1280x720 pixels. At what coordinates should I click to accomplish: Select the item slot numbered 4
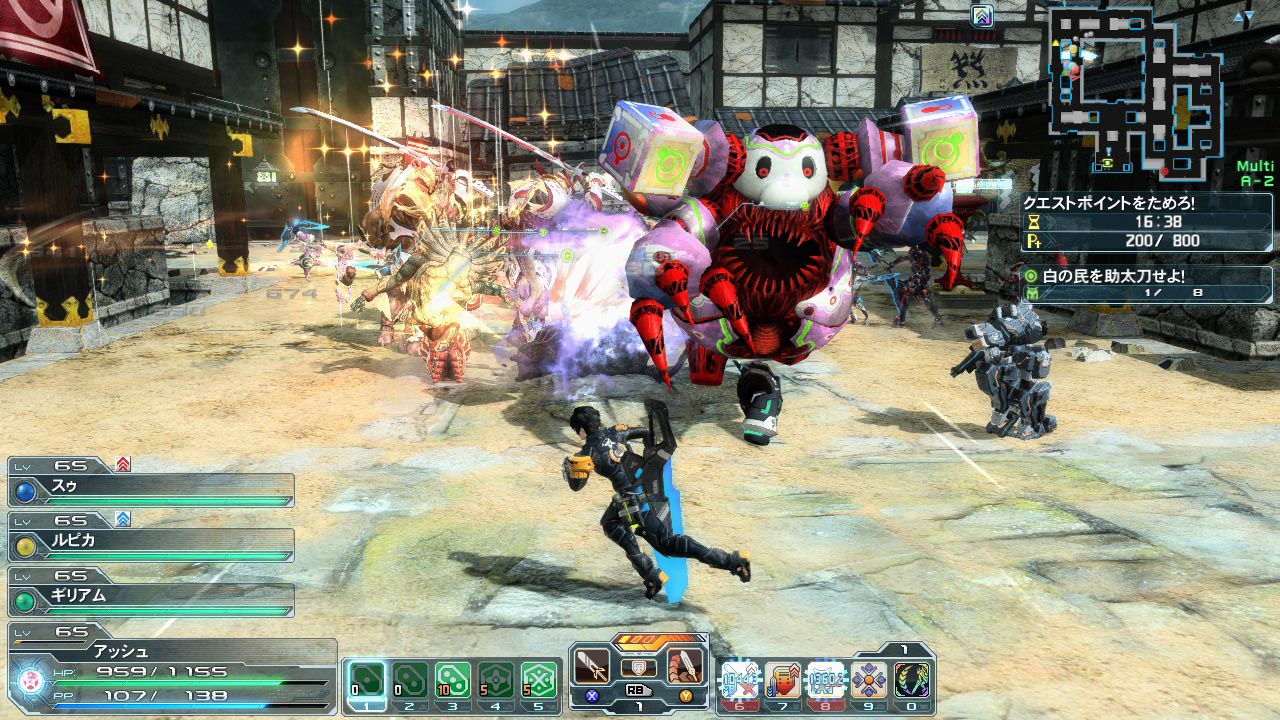coord(496,680)
